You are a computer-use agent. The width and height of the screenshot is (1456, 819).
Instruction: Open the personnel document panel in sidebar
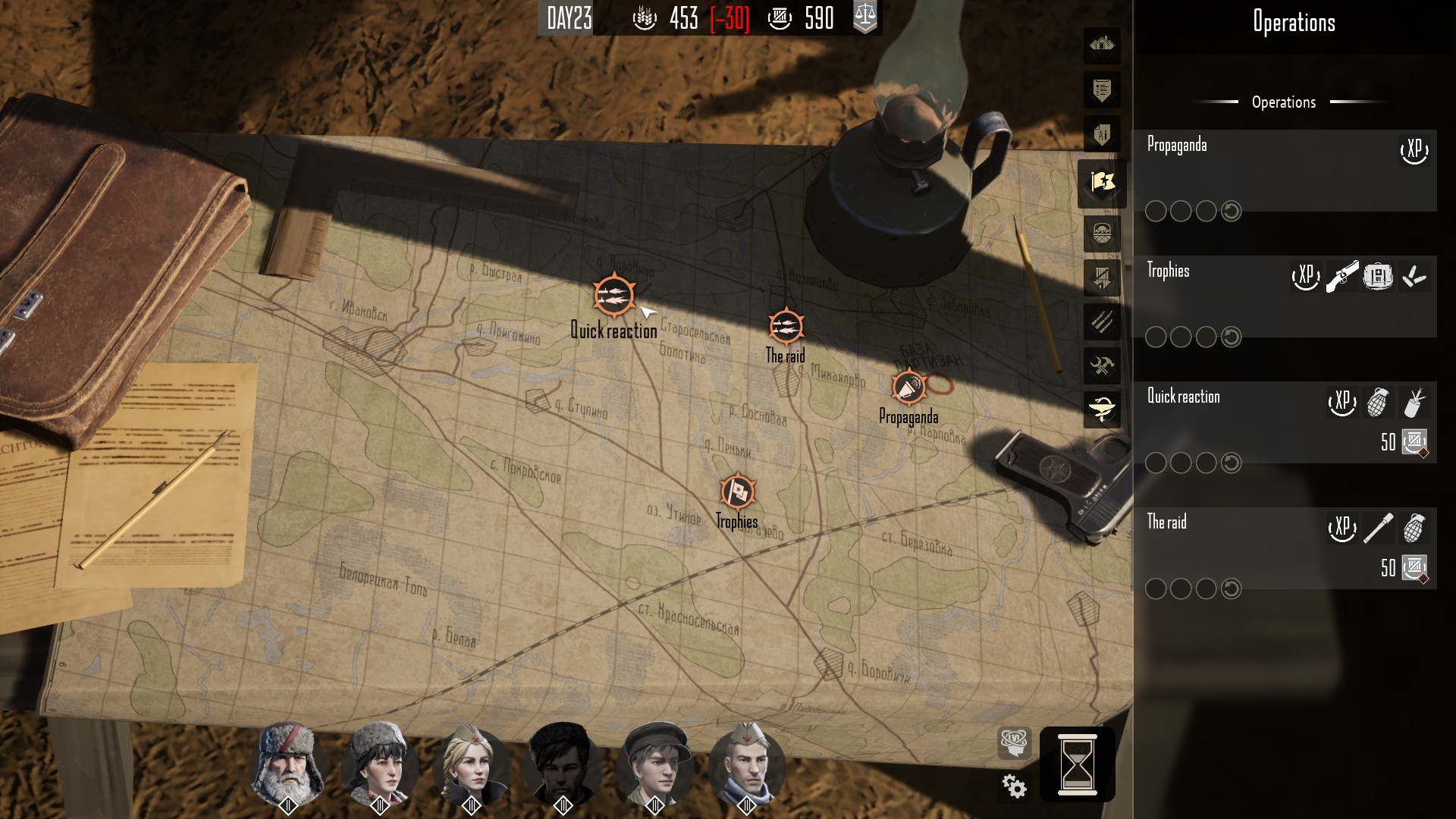[1102, 135]
